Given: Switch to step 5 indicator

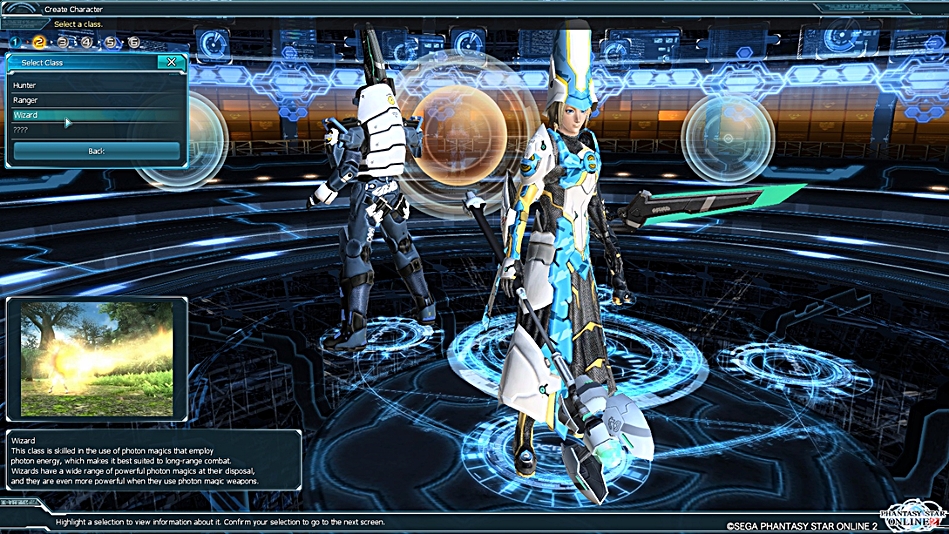Looking at the screenshot, I should (110, 43).
